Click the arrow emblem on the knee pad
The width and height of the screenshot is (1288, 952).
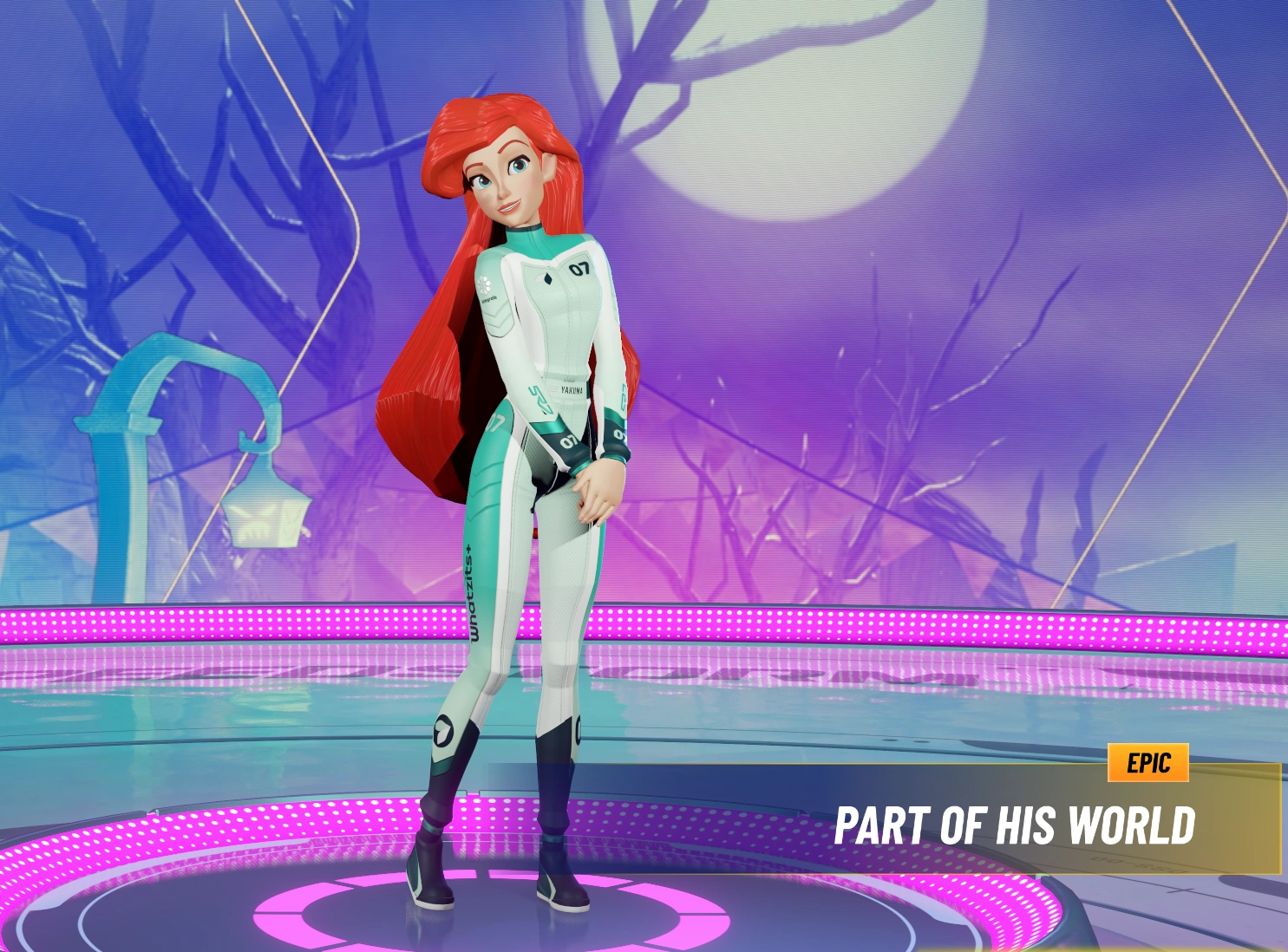click(x=441, y=728)
